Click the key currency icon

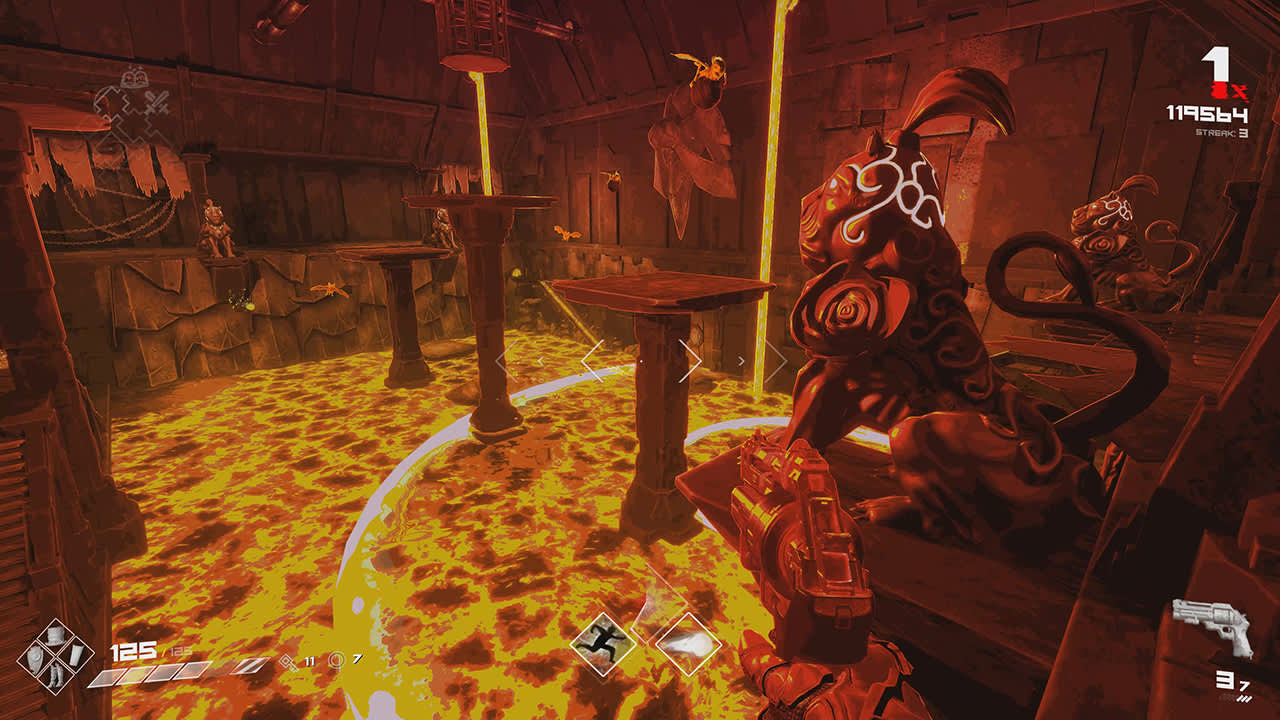tap(288, 660)
